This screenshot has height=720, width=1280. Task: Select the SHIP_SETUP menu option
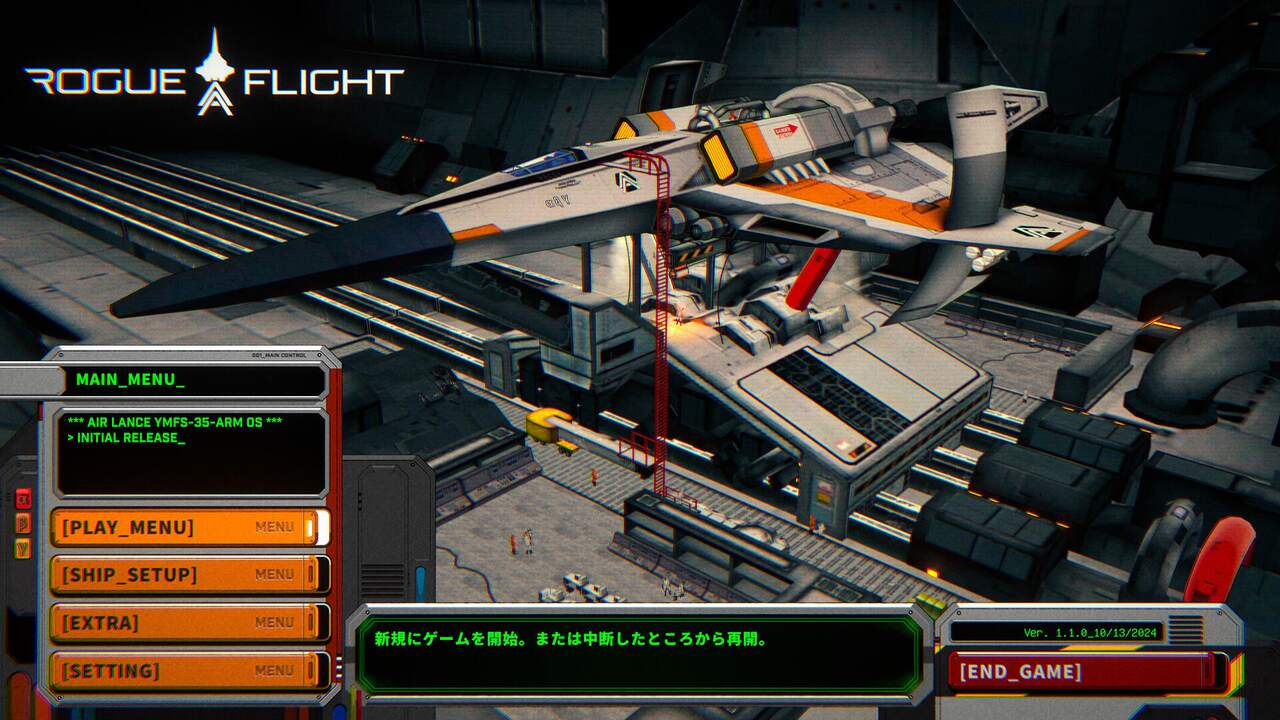coord(188,575)
